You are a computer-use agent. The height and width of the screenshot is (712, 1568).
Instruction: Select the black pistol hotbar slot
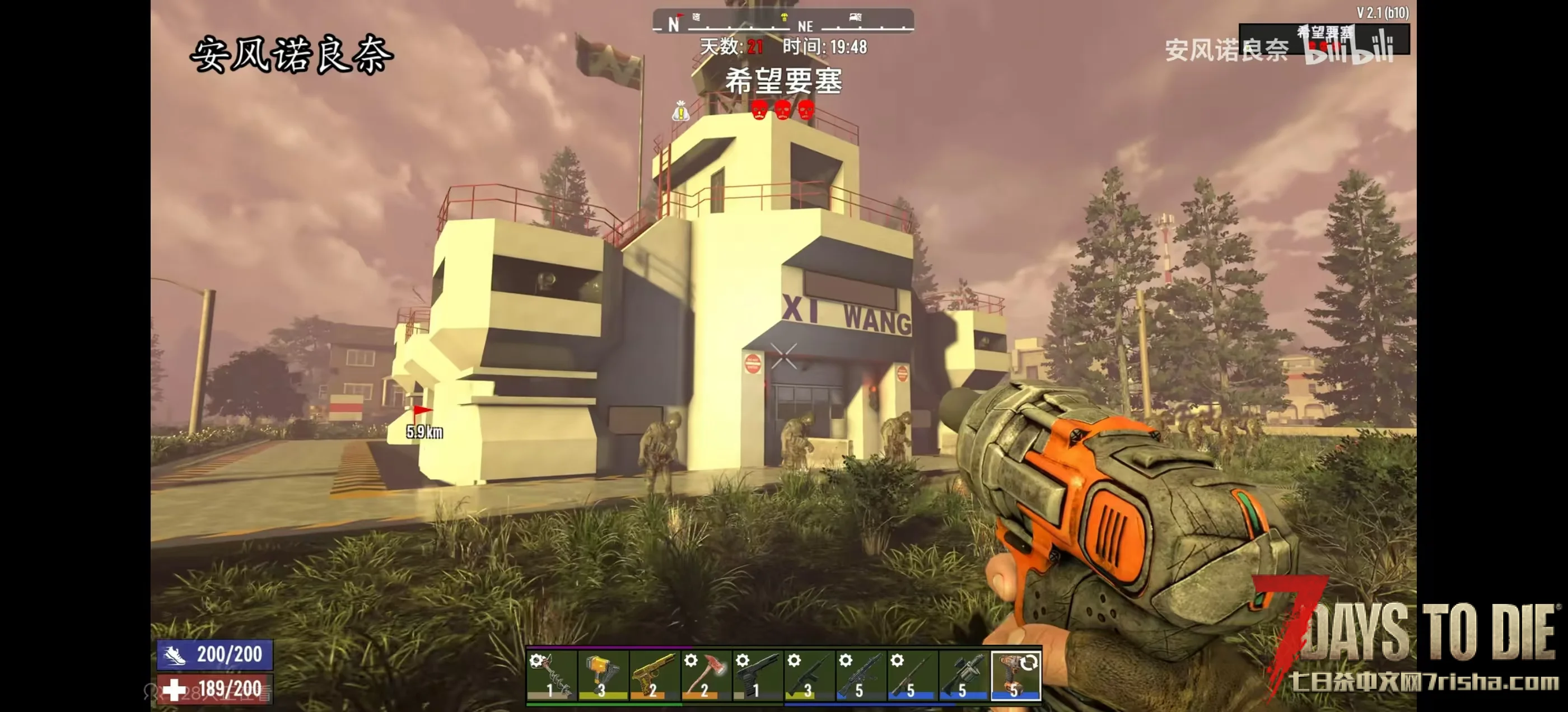click(757, 674)
